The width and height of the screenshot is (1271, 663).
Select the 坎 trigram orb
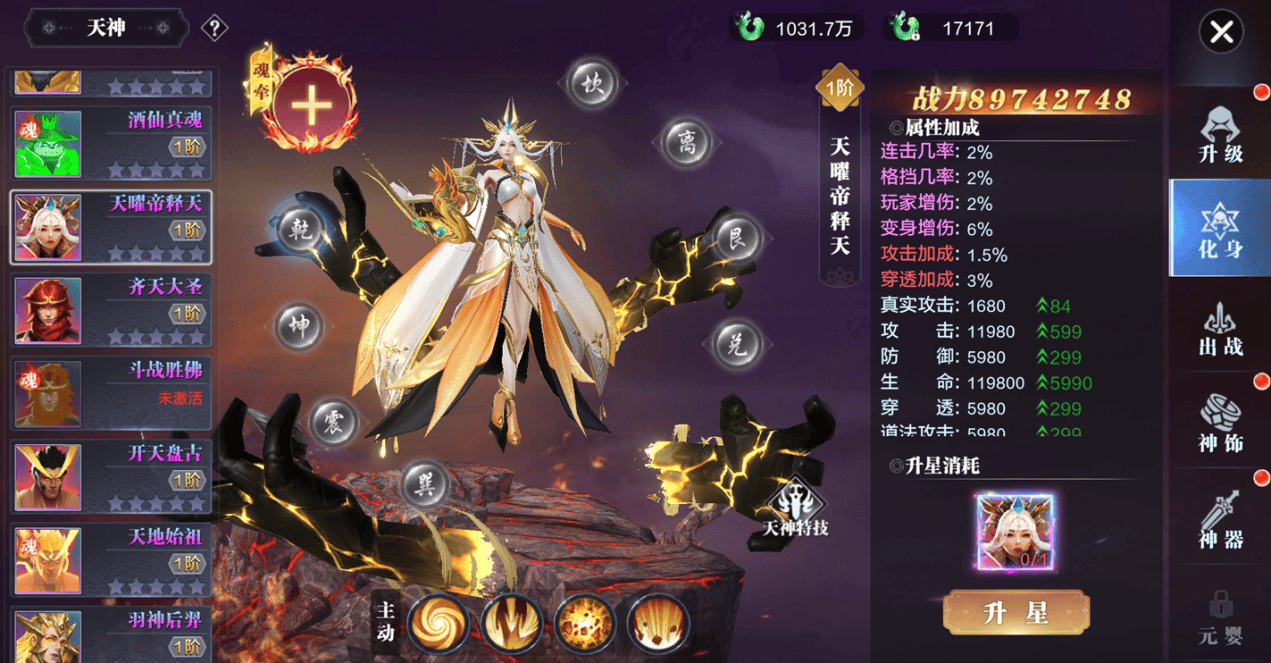[x=594, y=84]
